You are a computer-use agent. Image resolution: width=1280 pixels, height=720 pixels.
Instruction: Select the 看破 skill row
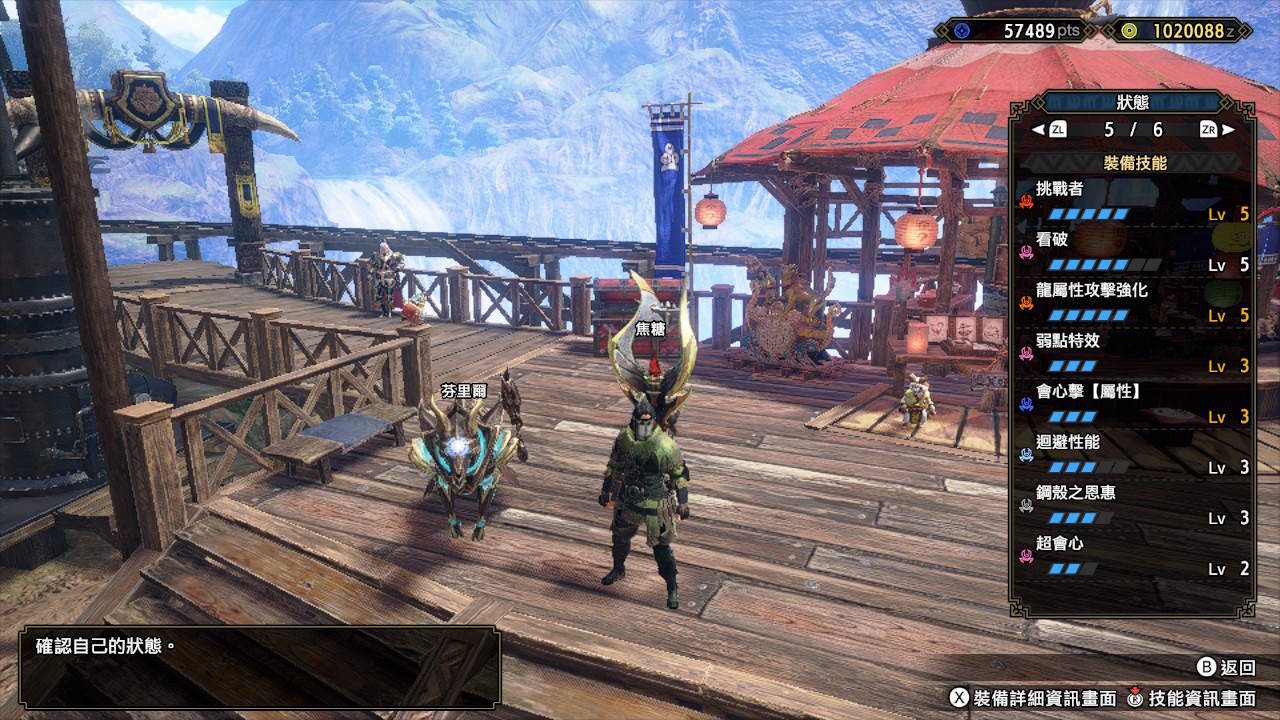tap(1133, 251)
